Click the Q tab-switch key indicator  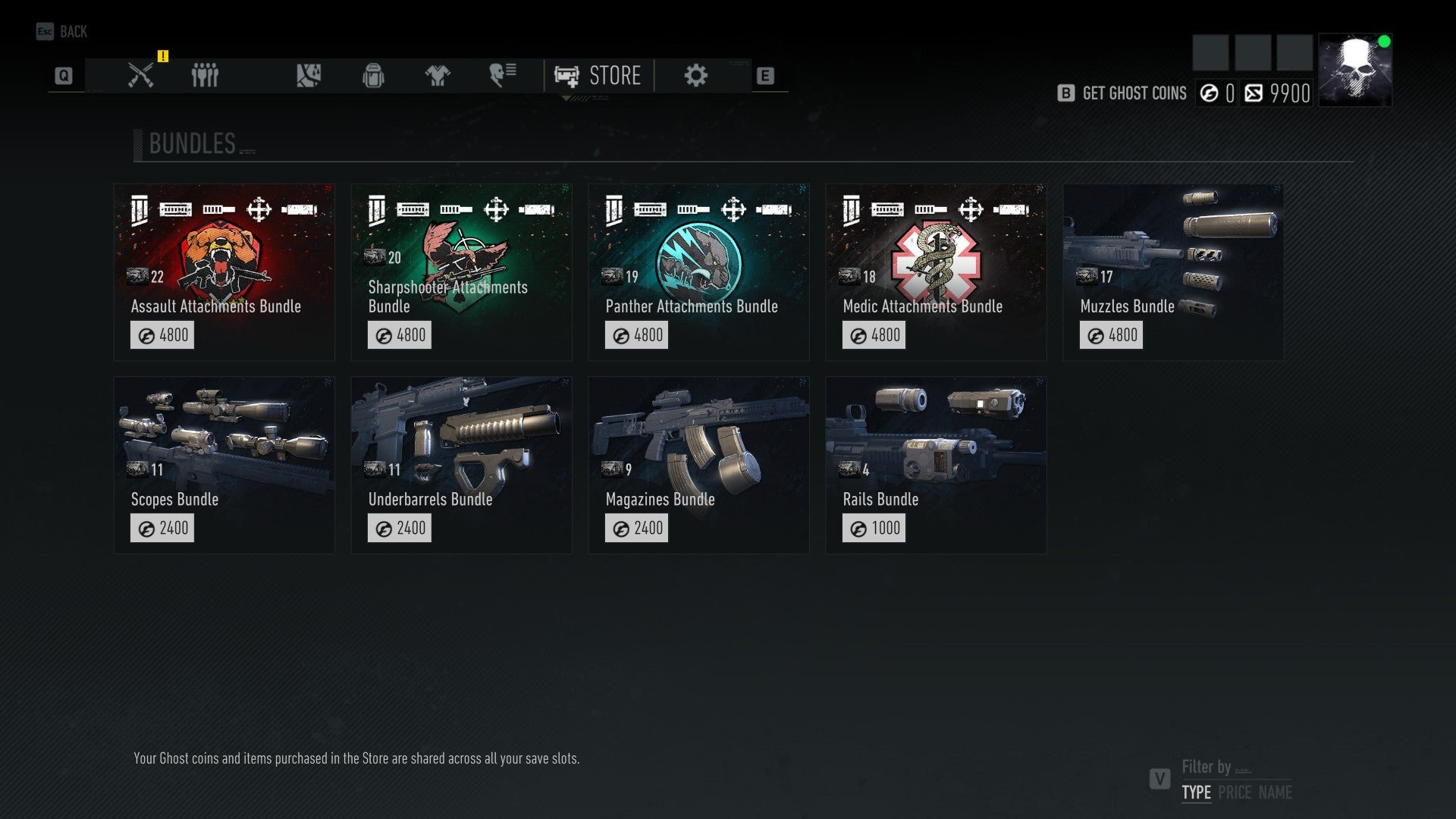coord(64,75)
